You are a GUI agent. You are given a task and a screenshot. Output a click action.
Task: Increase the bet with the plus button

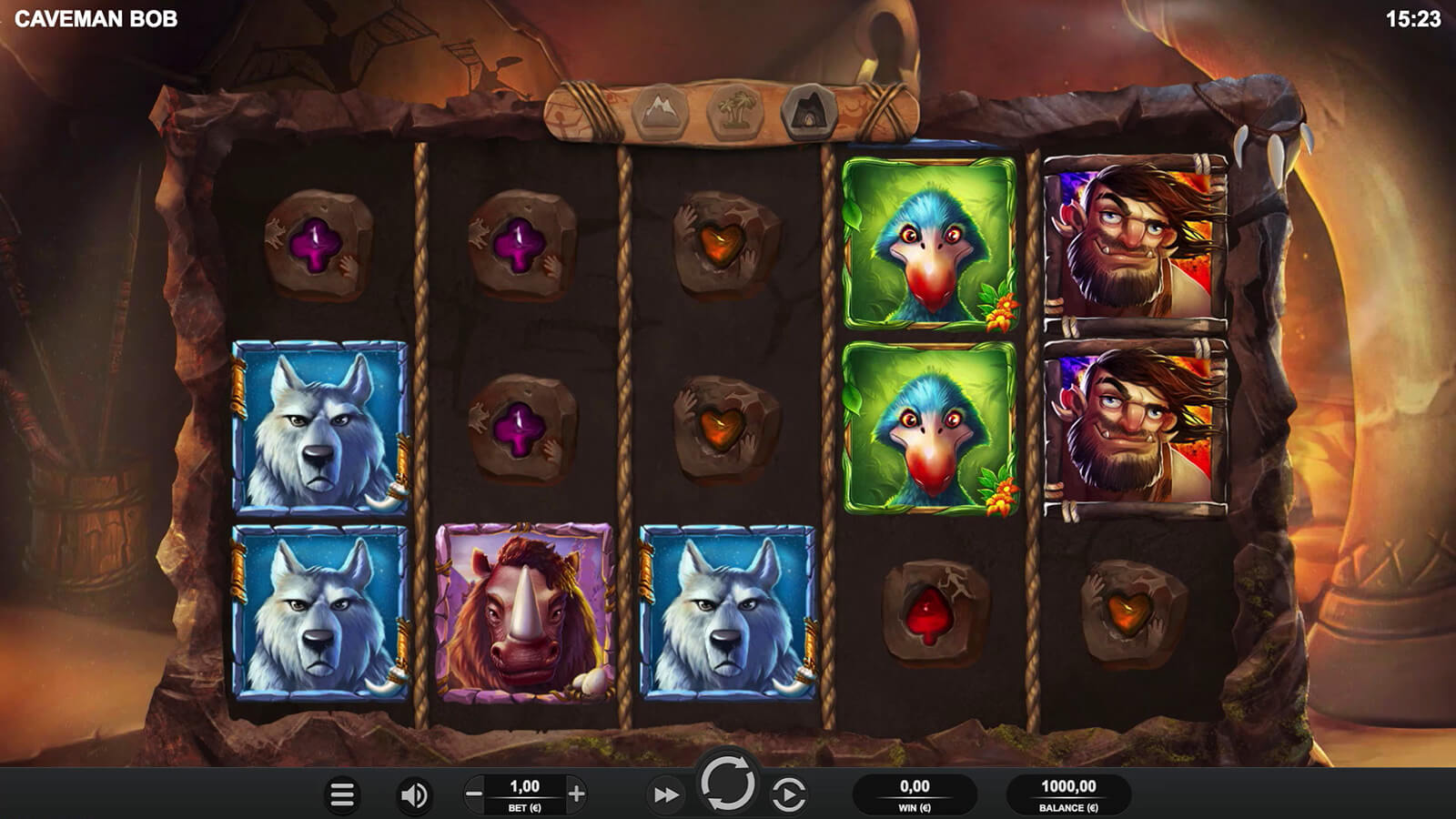pyautogui.click(x=576, y=794)
